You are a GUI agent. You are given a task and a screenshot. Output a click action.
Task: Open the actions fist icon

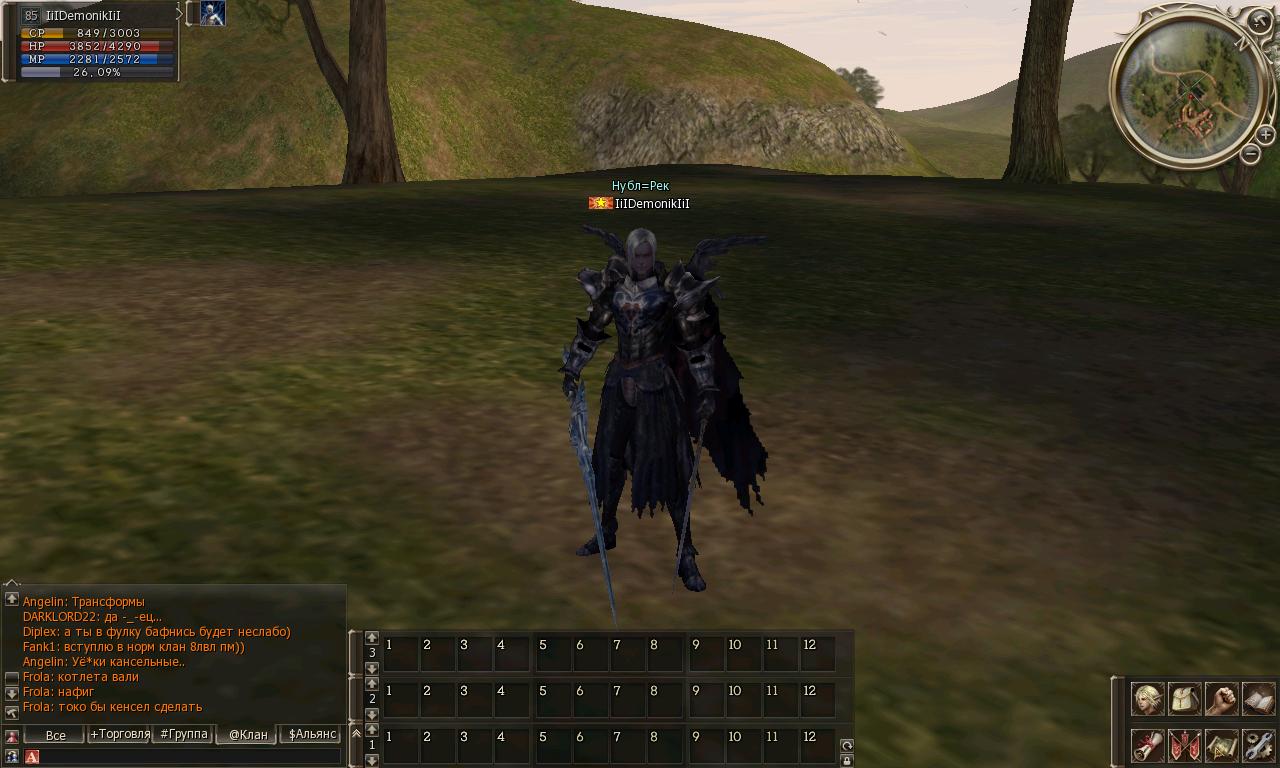click(x=1221, y=699)
